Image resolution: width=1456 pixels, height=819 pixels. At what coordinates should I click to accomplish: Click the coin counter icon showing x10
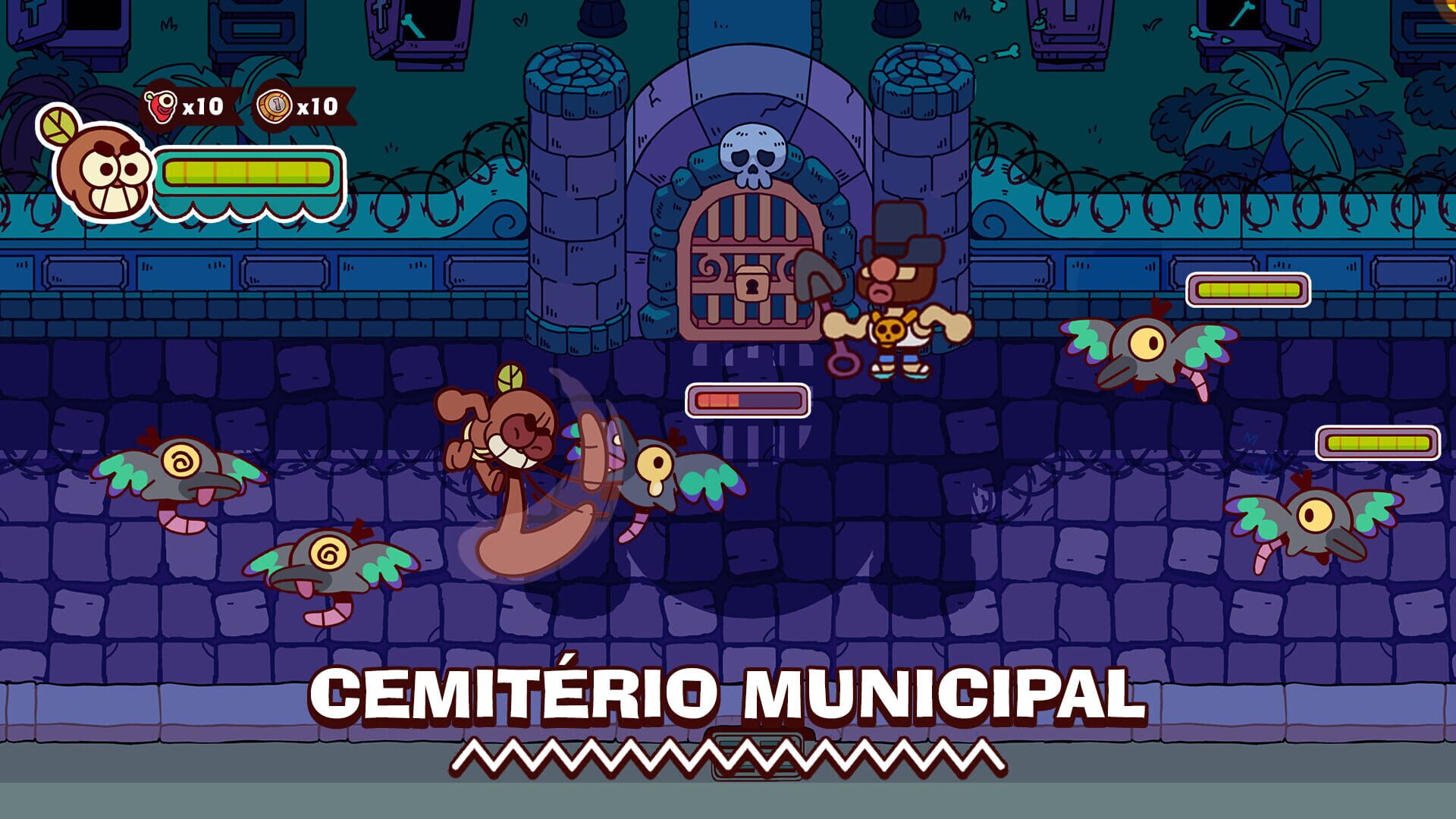tap(271, 108)
